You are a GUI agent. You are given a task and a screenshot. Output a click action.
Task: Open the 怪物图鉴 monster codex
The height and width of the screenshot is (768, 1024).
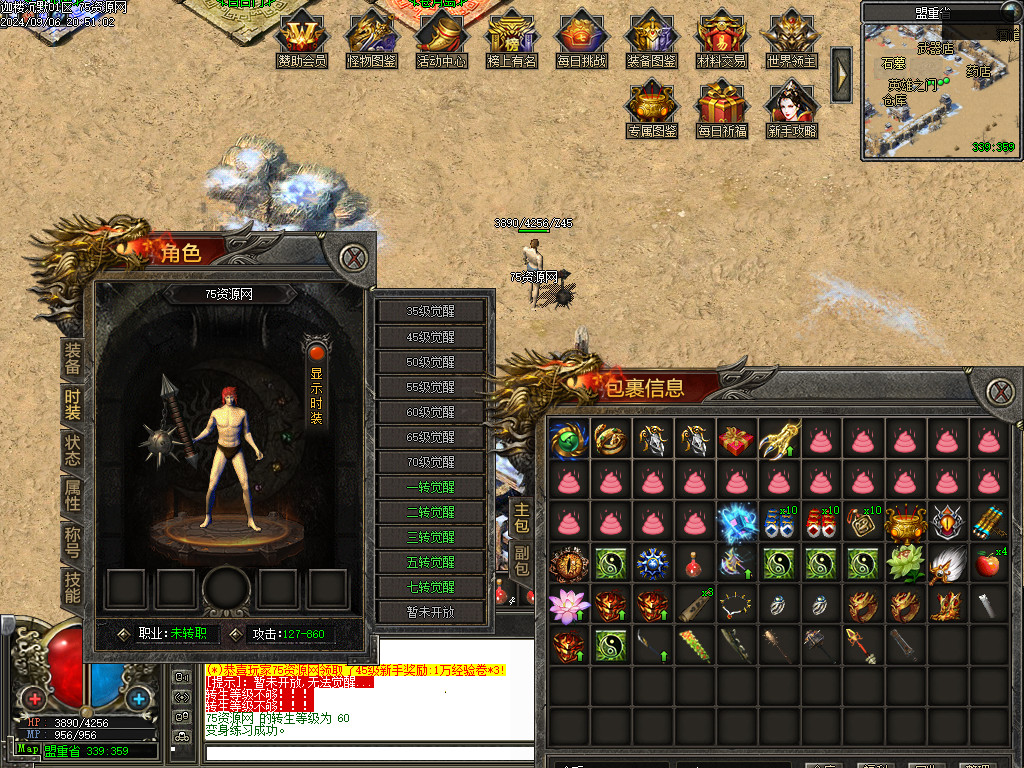click(371, 38)
